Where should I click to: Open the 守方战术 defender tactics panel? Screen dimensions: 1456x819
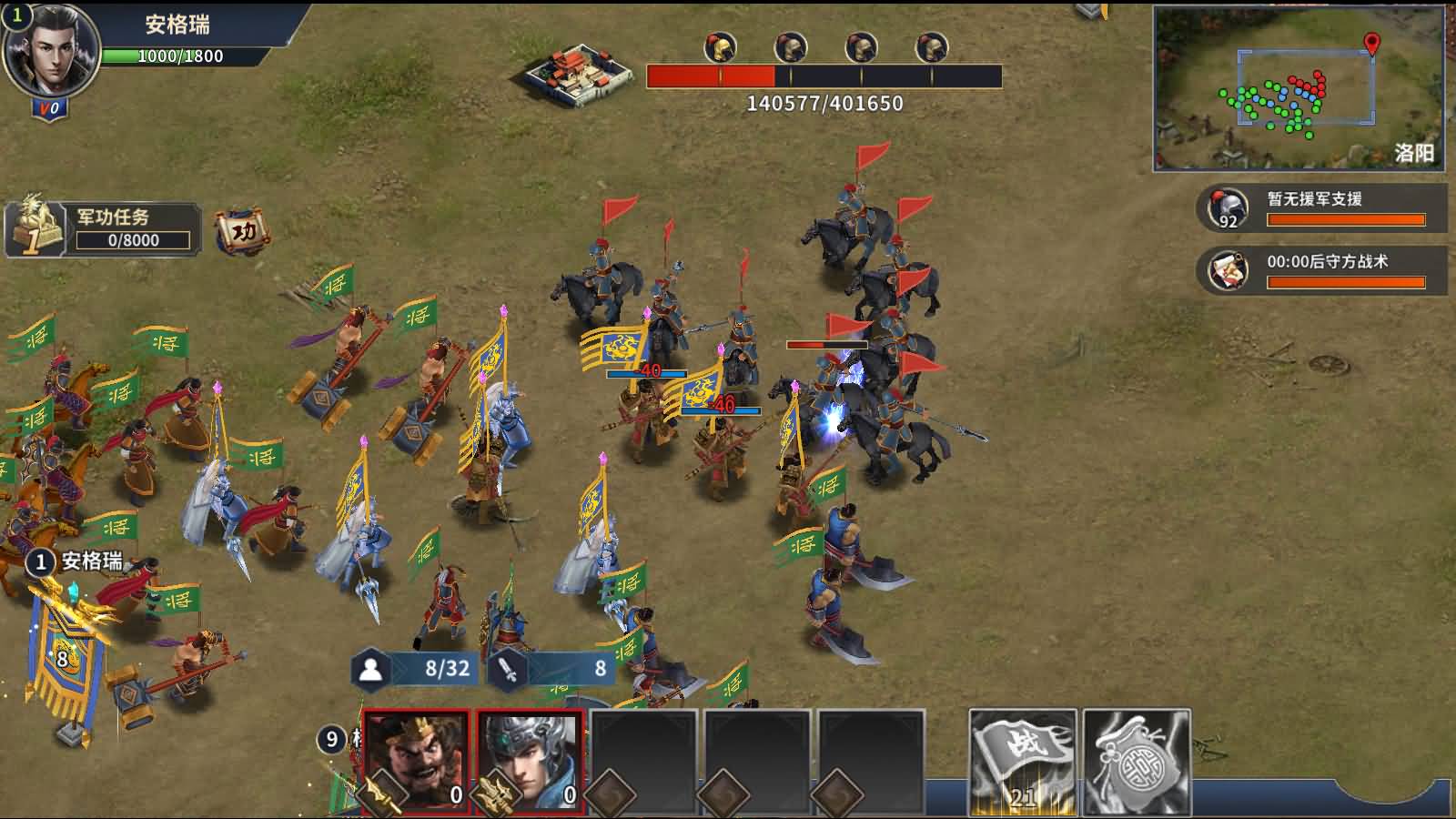point(1321,271)
